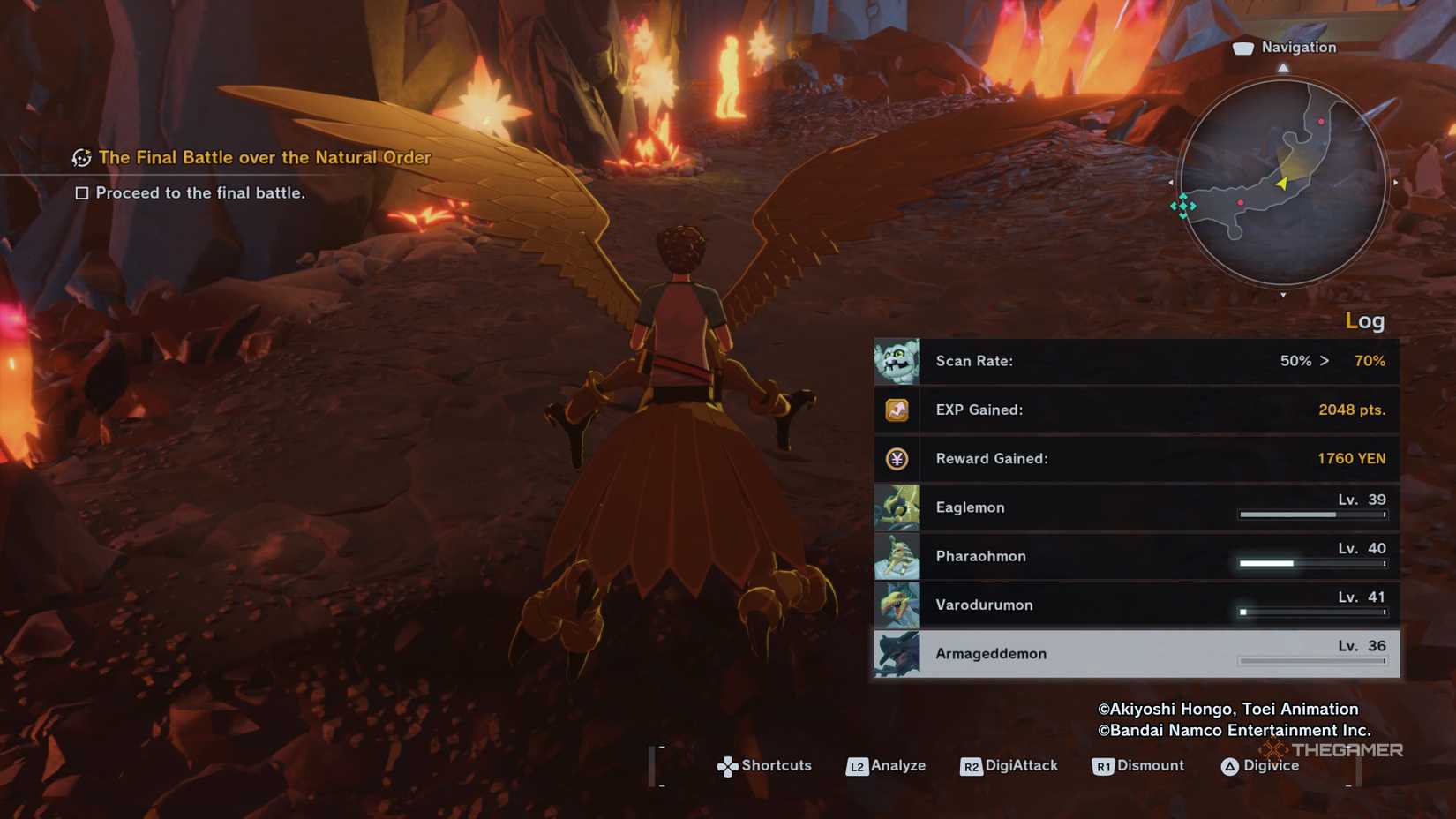This screenshot has width=1456, height=819.
Task: Select the Varodurumon portrait icon
Action: 897,605
